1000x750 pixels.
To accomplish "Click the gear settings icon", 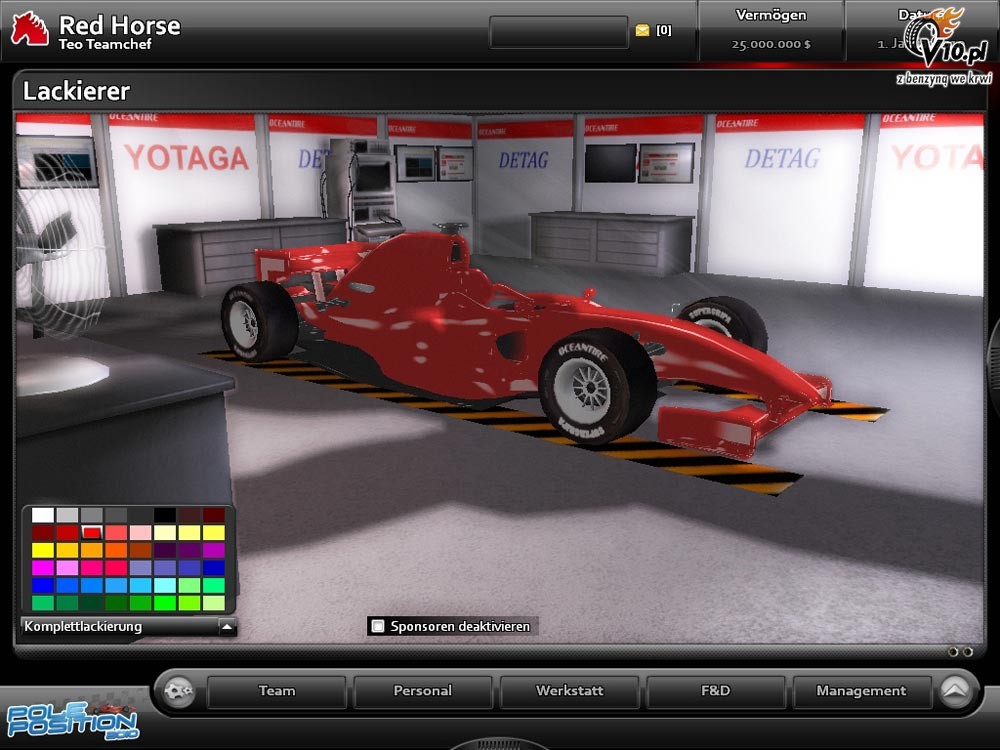I will (178, 691).
